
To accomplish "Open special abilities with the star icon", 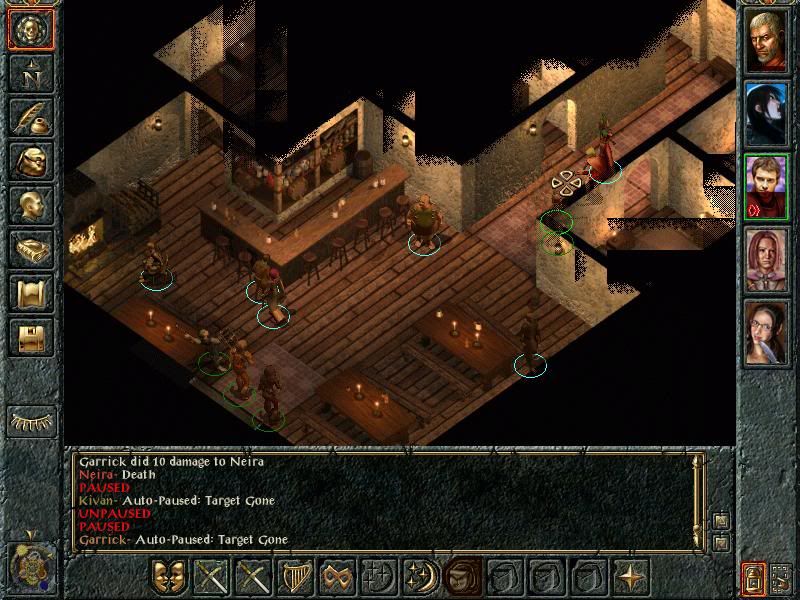I will coord(631,577).
